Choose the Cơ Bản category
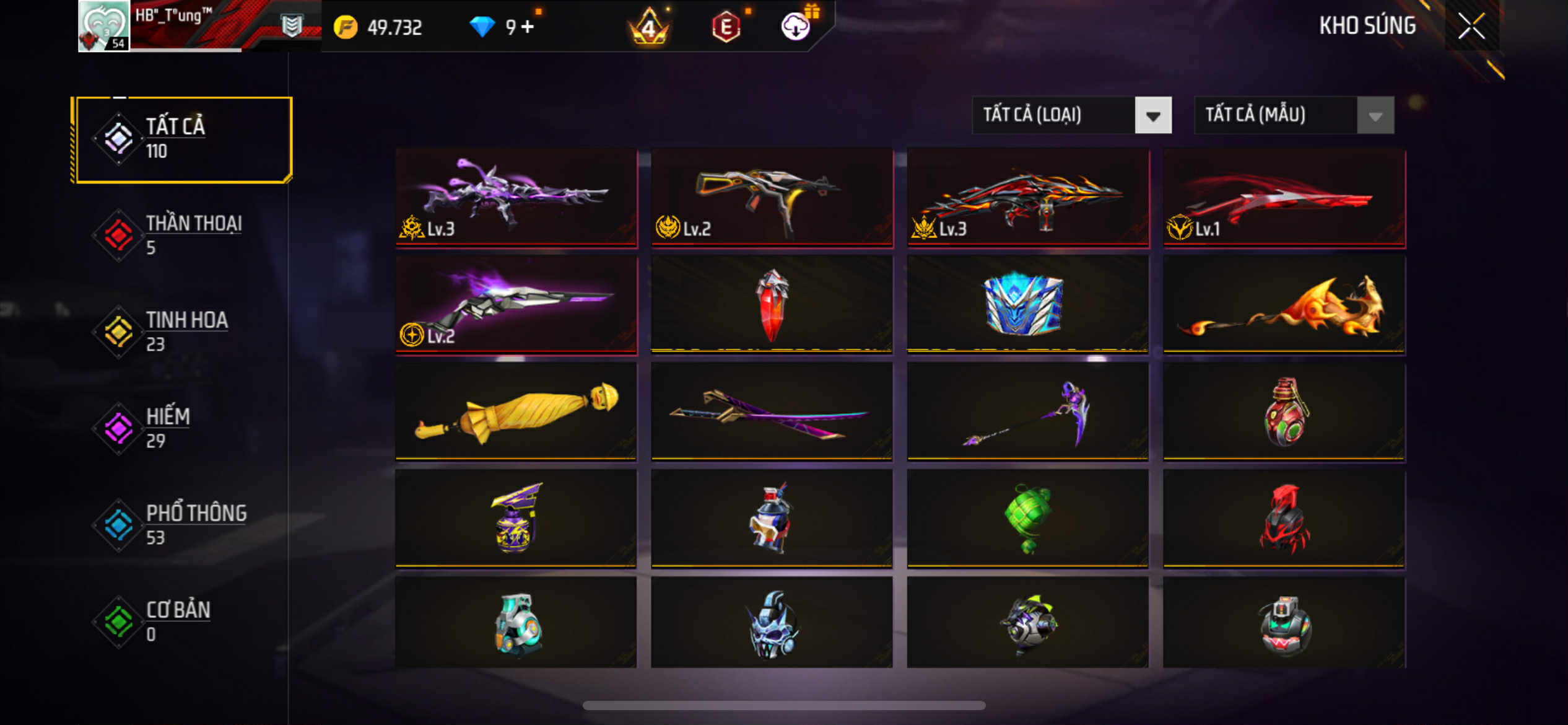1568x725 pixels. (x=182, y=621)
